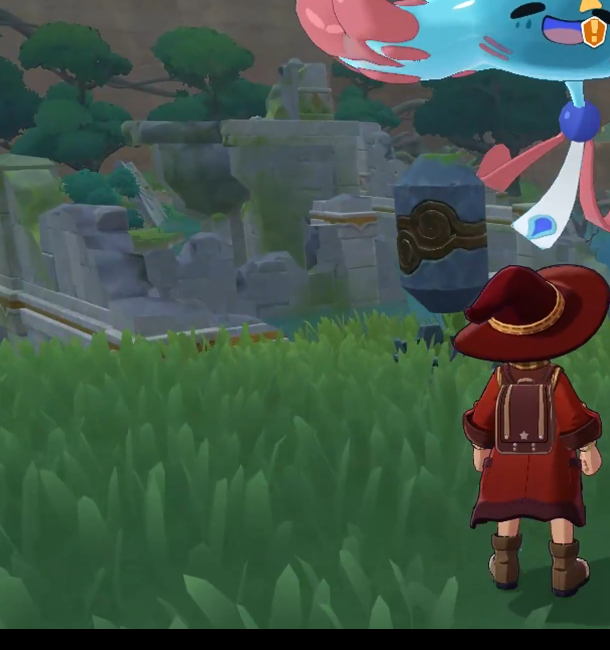This screenshot has height=650, width=610.
Task: Click the orange exclamation alert badge
Action: 594,32
